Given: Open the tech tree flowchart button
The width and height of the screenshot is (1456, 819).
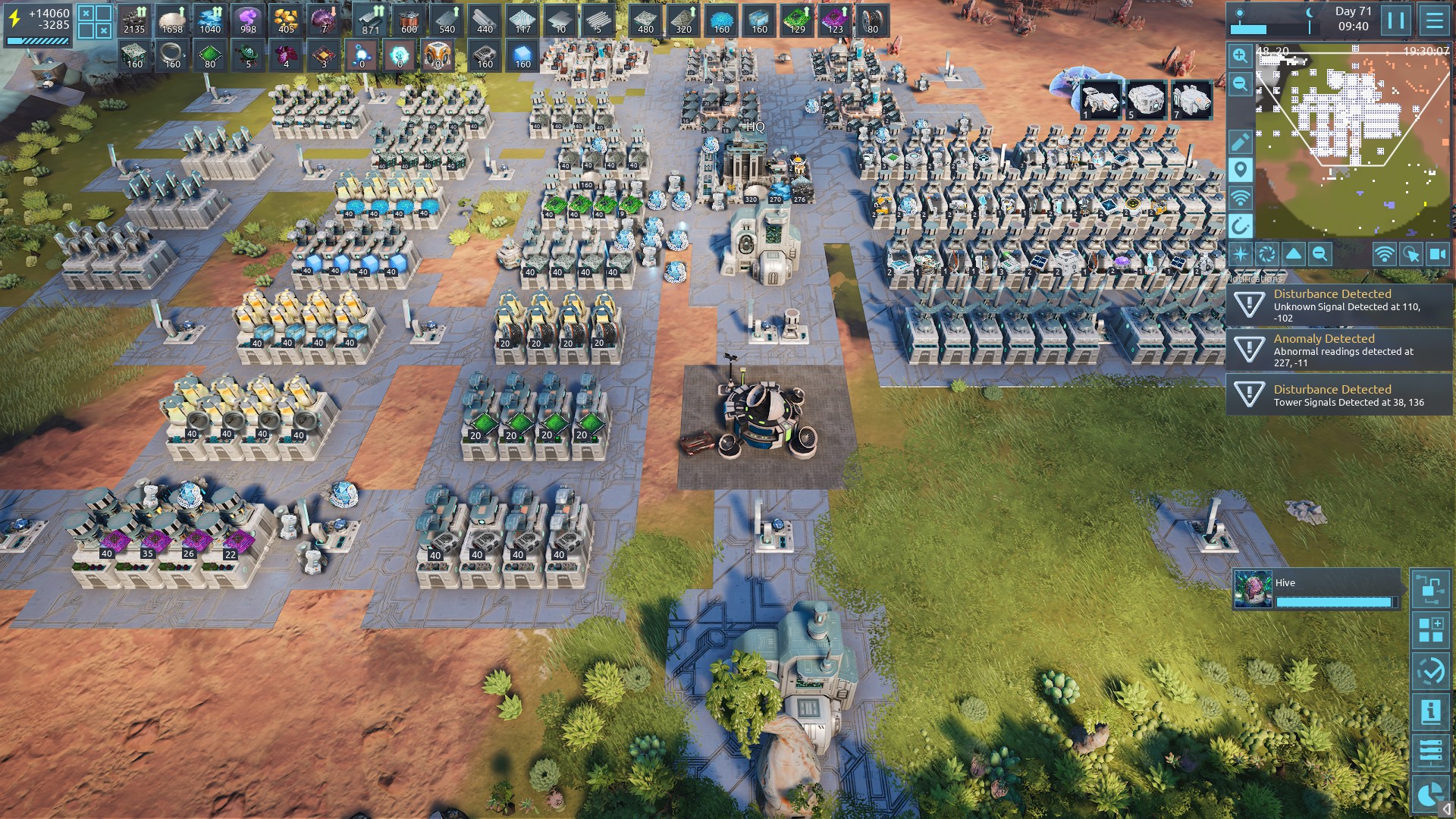Looking at the screenshot, I should [1430, 589].
